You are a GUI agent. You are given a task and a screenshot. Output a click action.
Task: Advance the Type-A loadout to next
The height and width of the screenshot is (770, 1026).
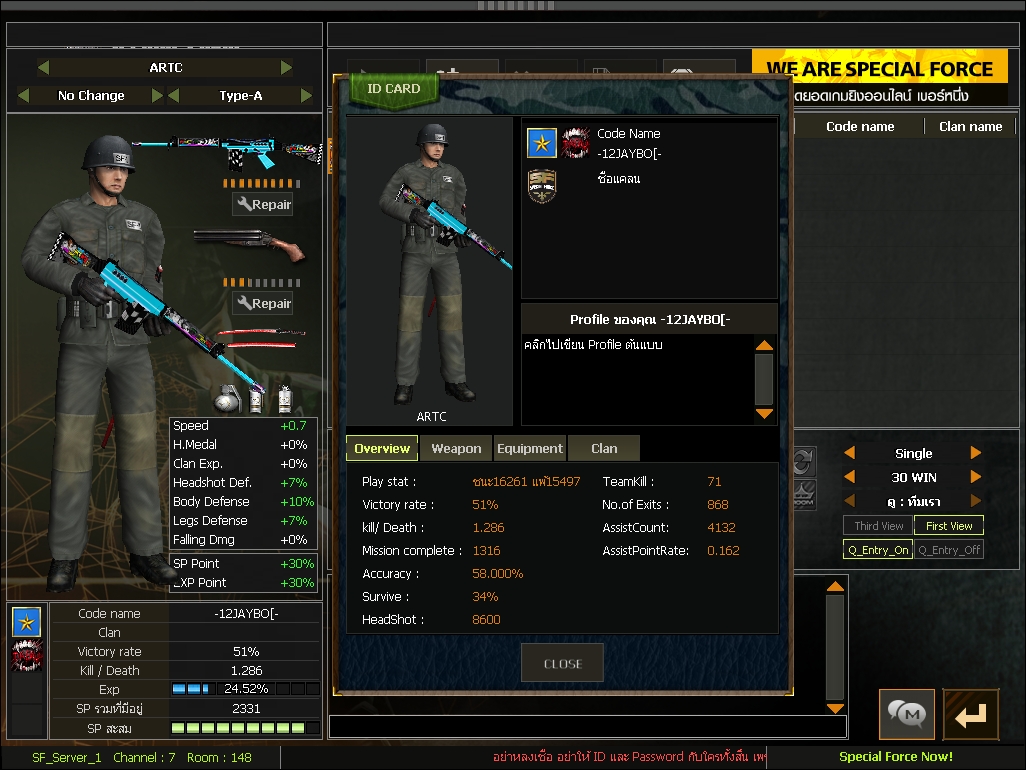click(x=307, y=96)
